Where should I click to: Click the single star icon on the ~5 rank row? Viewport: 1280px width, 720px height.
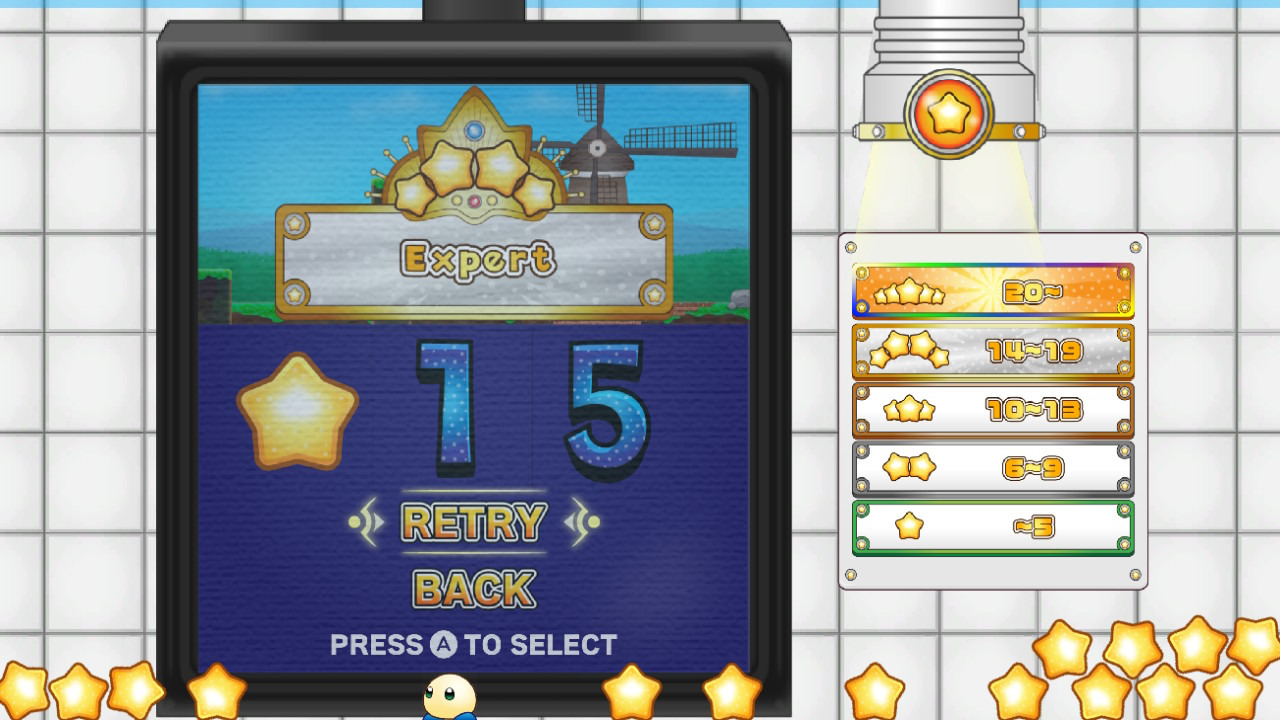click(908, 526)
